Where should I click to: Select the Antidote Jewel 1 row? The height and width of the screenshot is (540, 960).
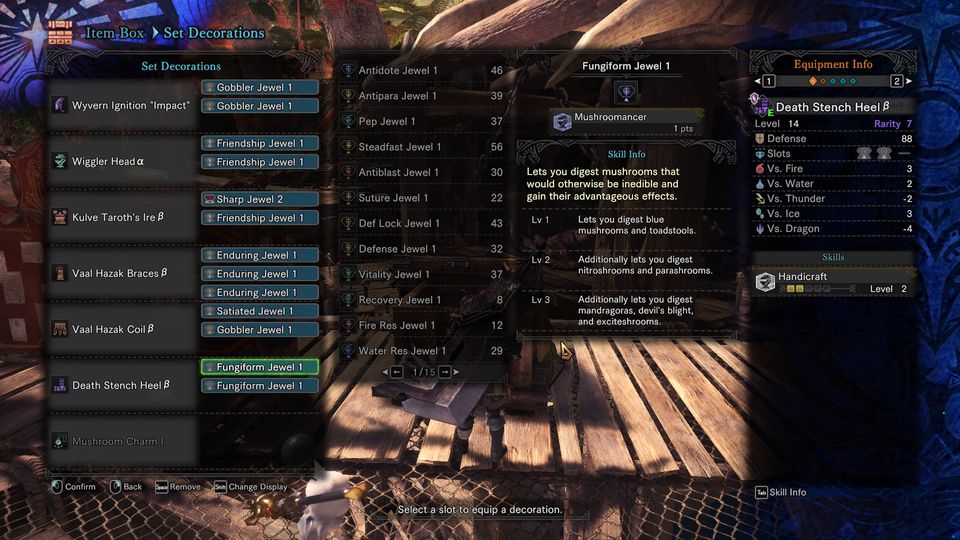click(x=422, y=71)
